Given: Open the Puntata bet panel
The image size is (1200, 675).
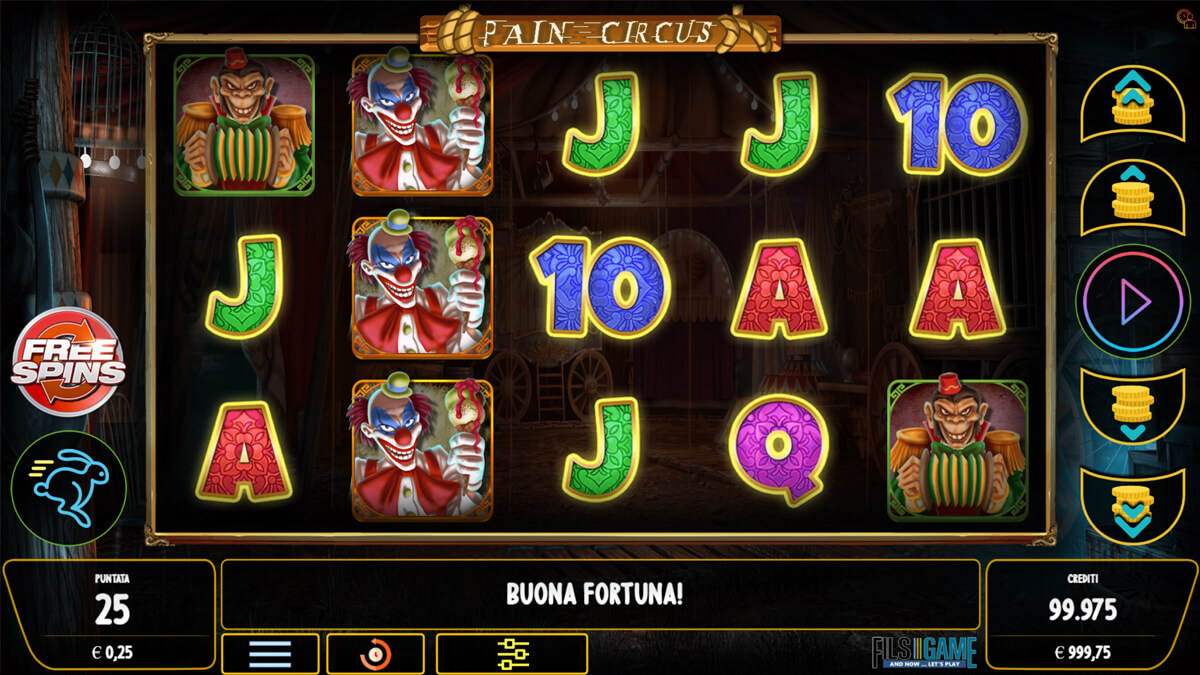Looking at the screenshot, I should pyautogui.click(x=110, y=613).
